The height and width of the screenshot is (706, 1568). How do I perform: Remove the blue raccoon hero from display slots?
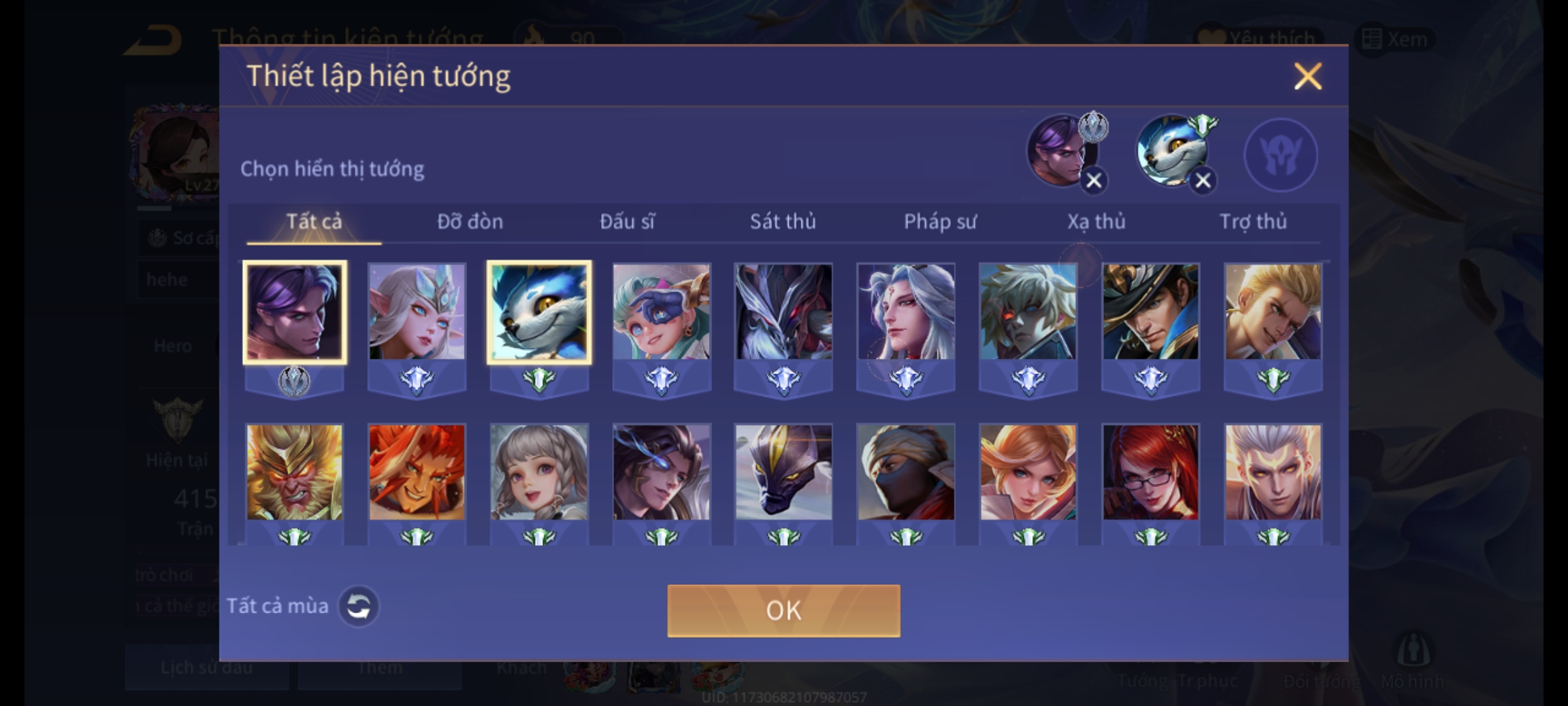pyautogui.click(x=1203, y=180)
